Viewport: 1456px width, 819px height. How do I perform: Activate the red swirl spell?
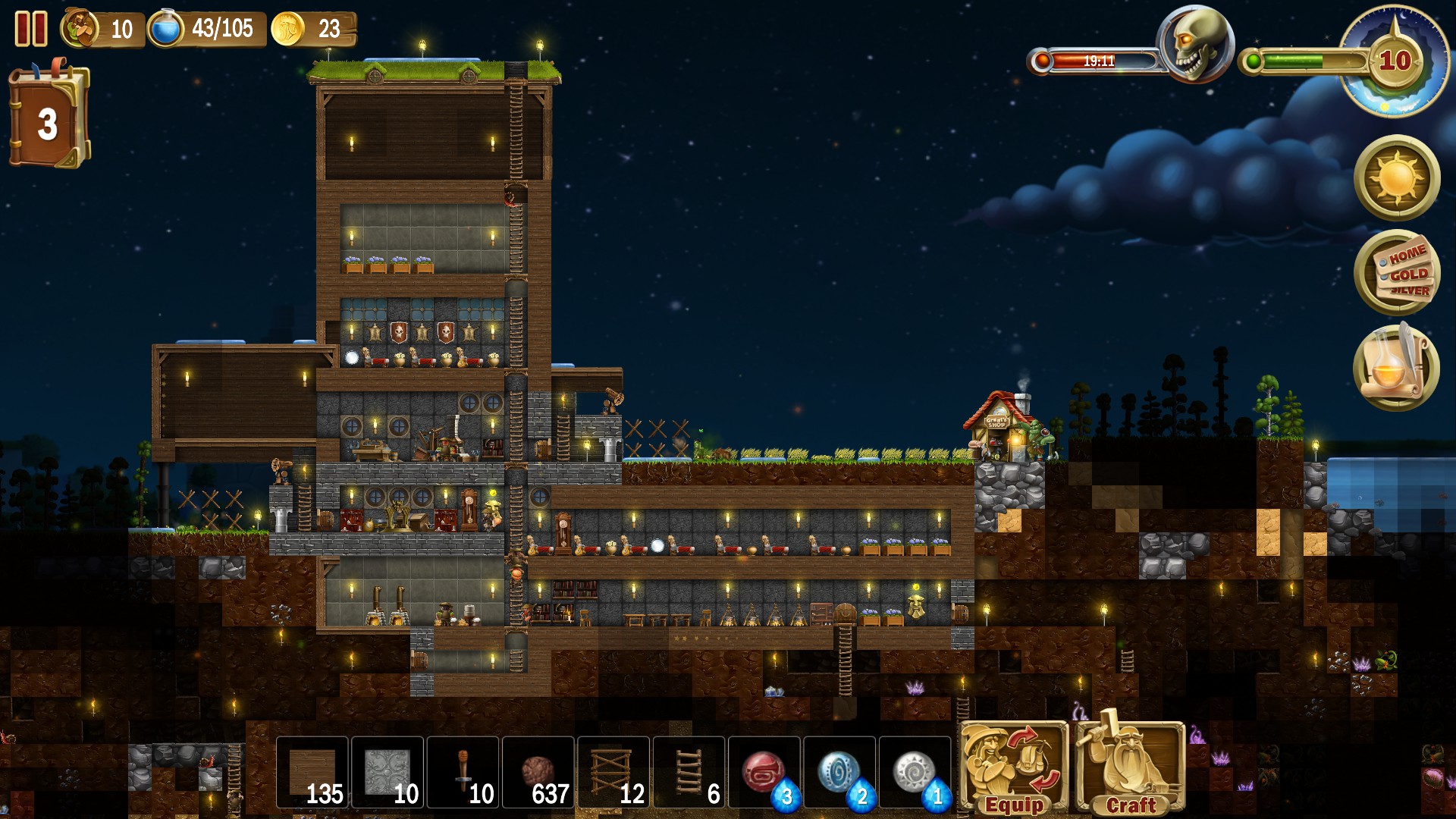[764, 773]
